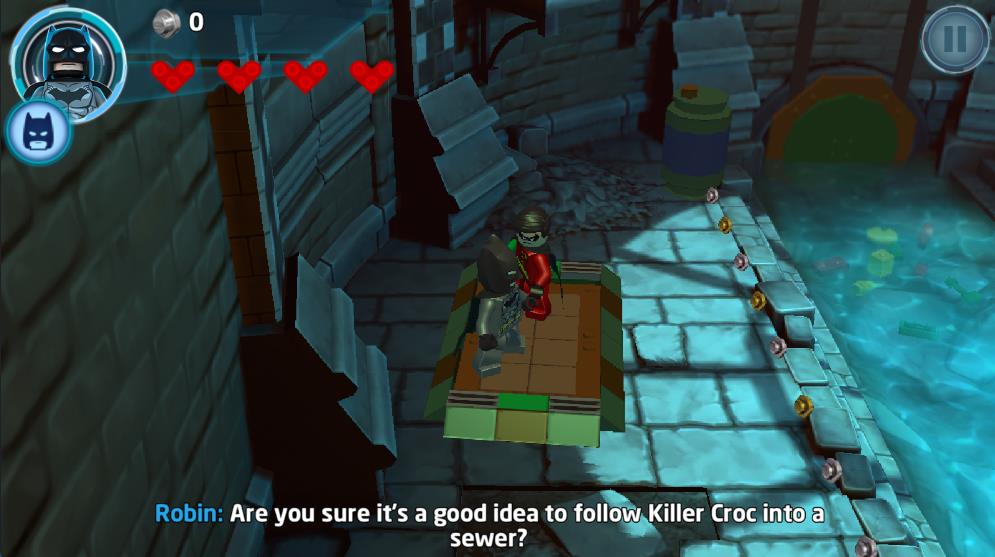Tap the Batman character portrait
This screenshot has width=995, height=557.
pos(70,58)
